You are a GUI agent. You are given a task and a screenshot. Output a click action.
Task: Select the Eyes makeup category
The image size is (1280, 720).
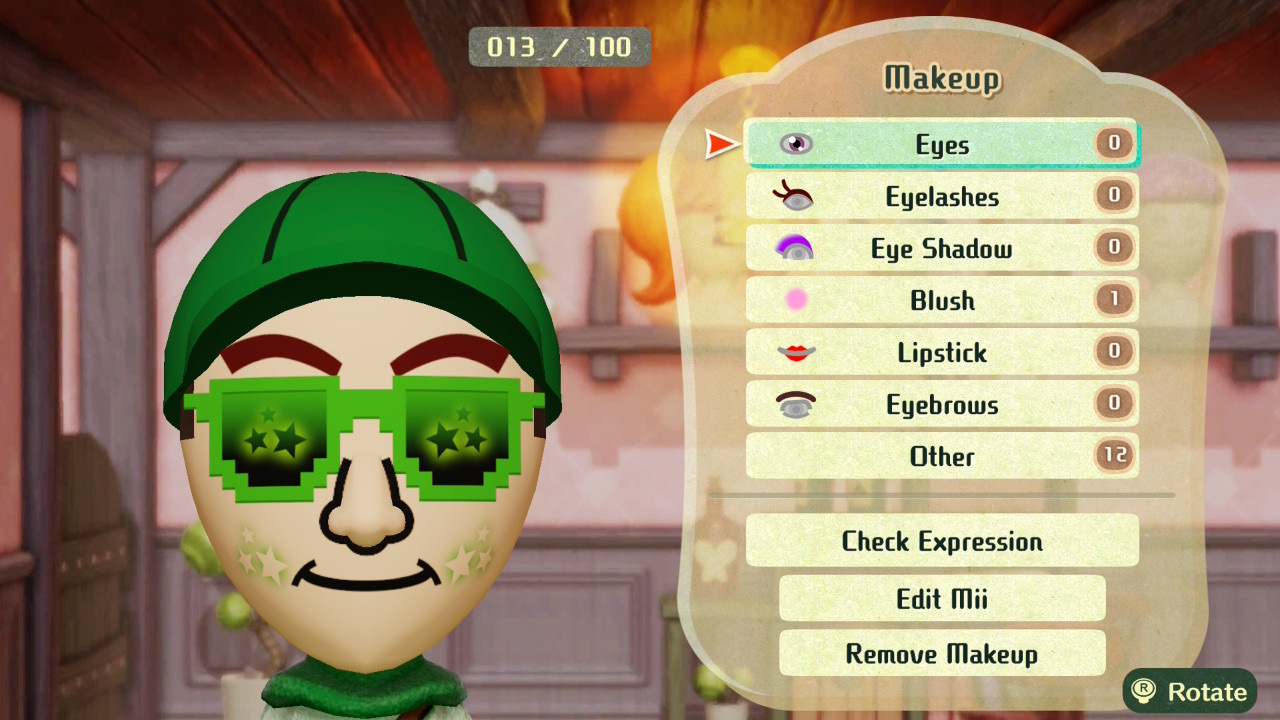pyautogui.click(x=941, y=145)
